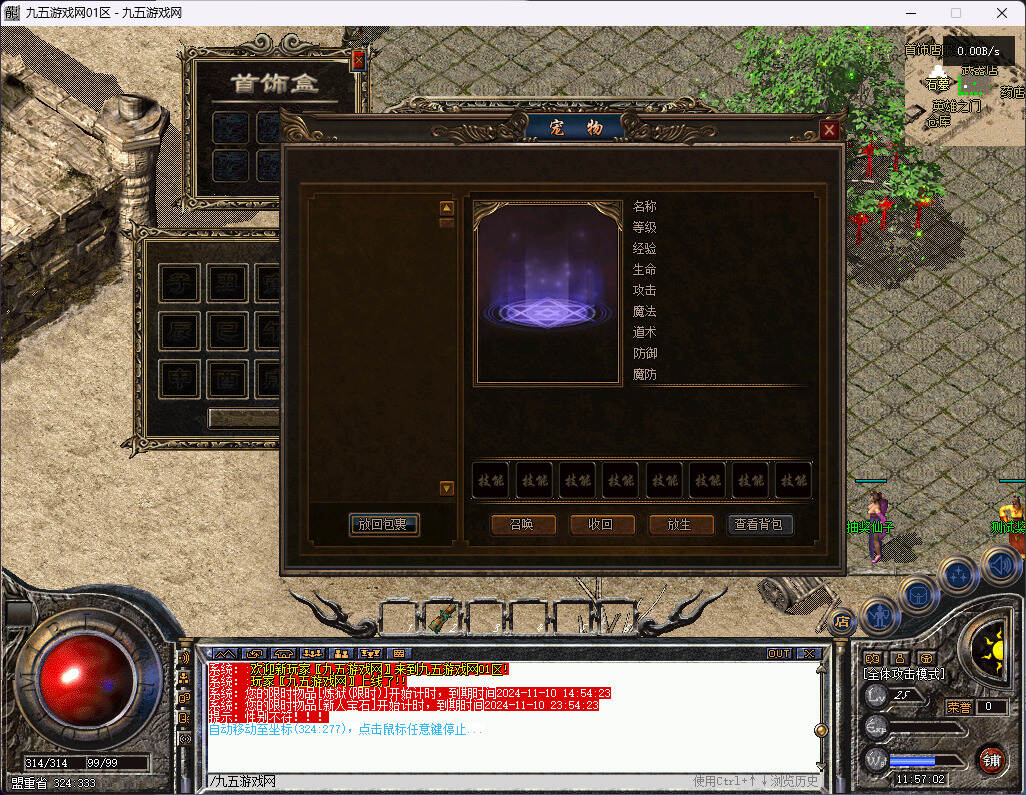The image size is (1026, 795).
Task: Click the red 铺 stall button
Action: coord(991,759)
